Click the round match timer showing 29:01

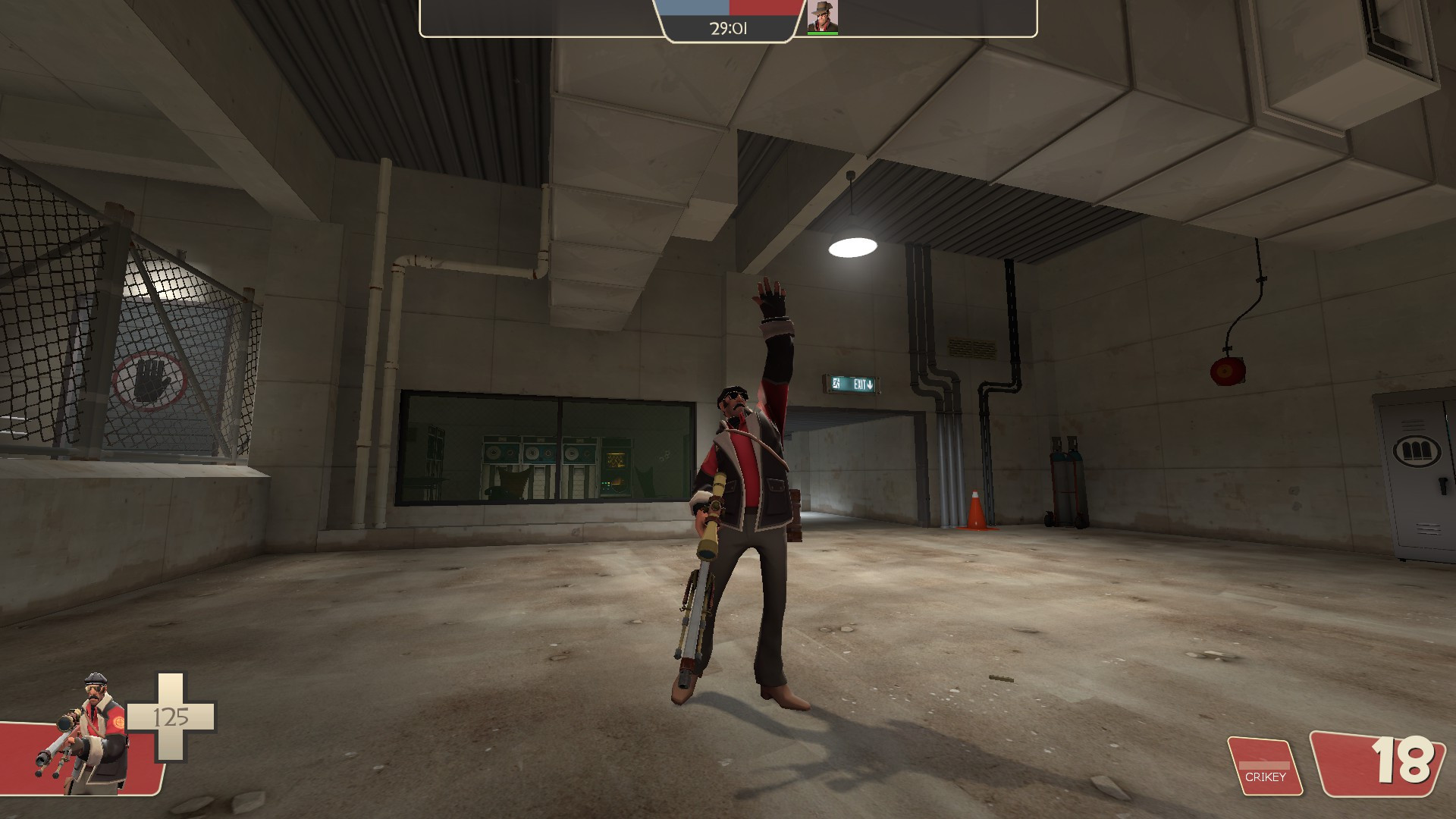click(x=727, y=29)
